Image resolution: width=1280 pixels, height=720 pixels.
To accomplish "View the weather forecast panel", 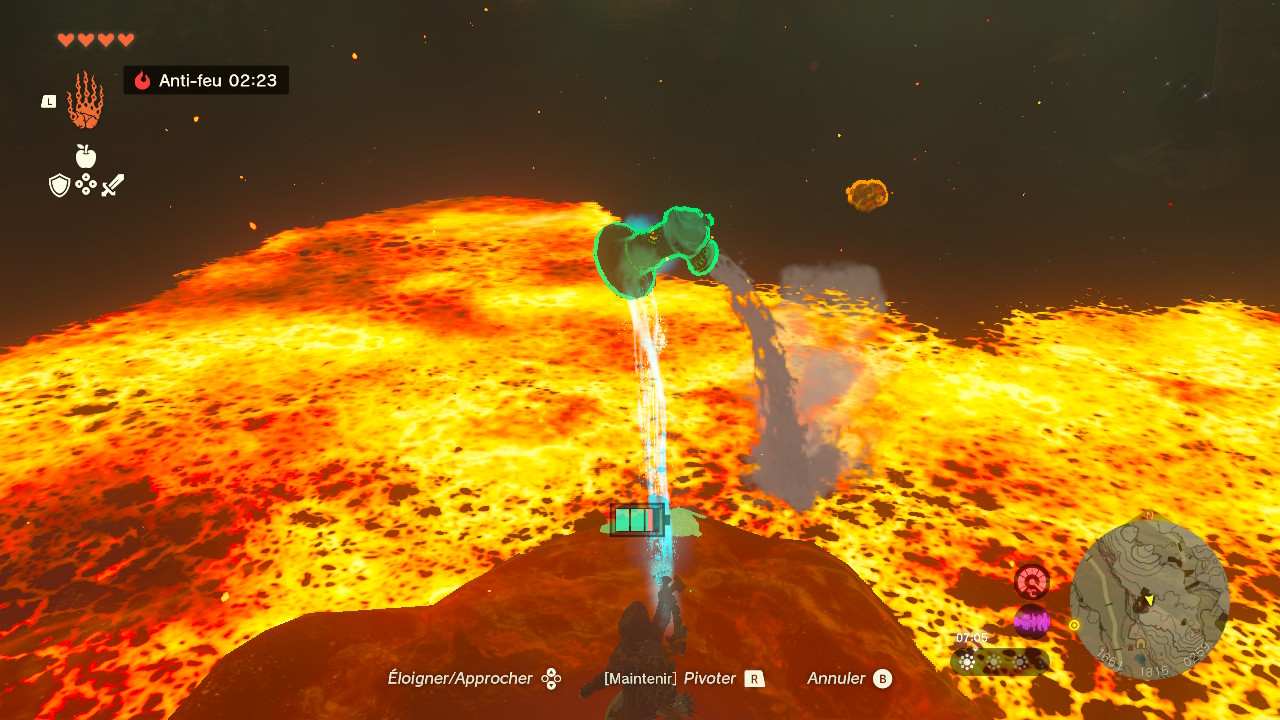I will point(1000,661).
